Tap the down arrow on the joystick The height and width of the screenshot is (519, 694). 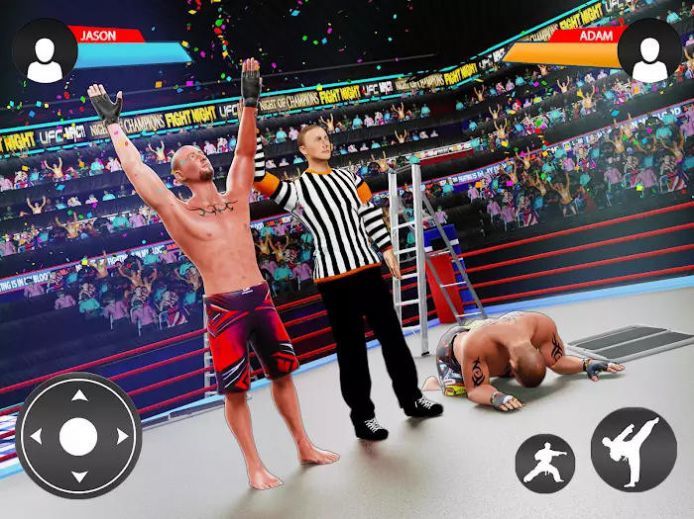coord(78,479)
